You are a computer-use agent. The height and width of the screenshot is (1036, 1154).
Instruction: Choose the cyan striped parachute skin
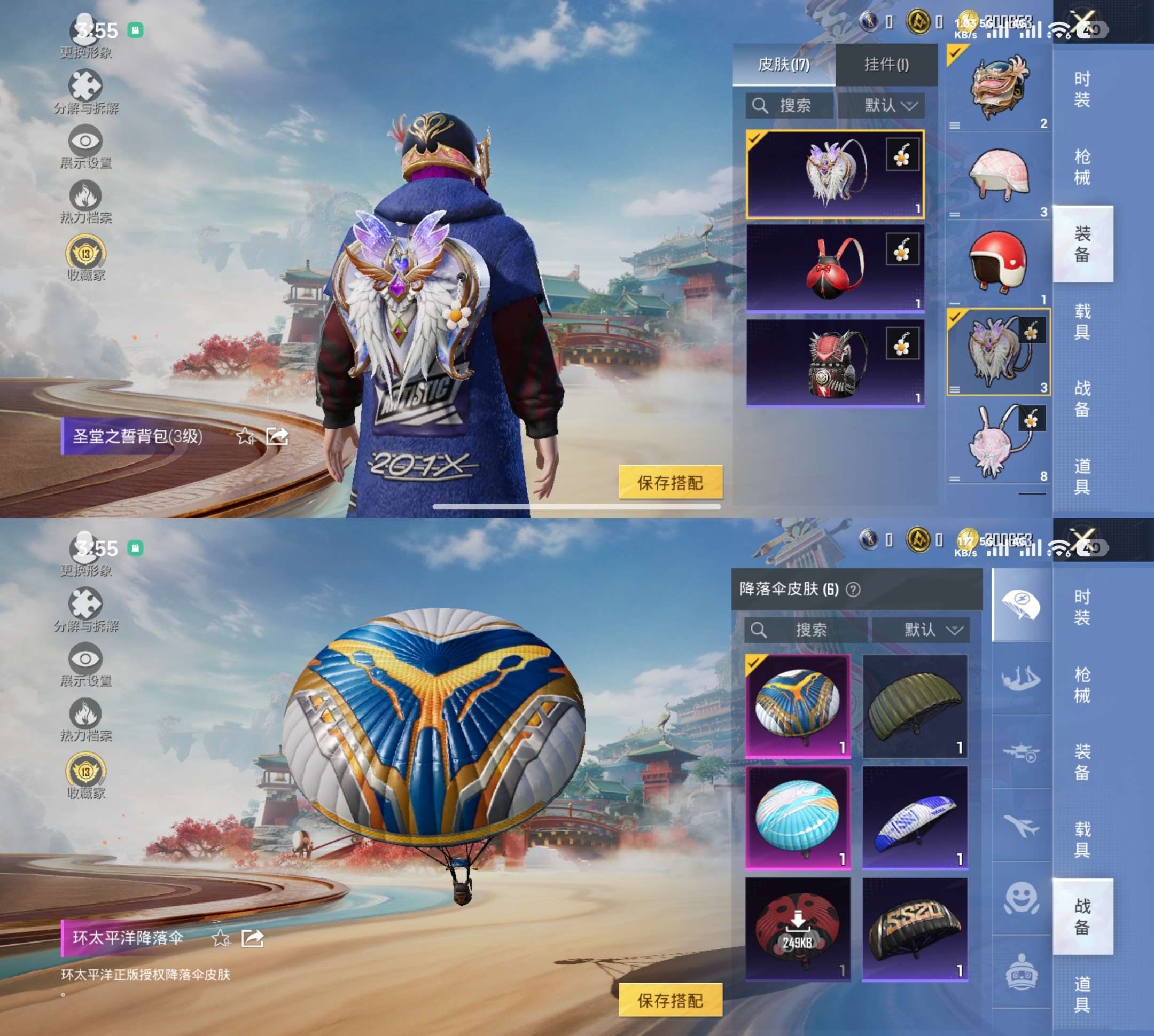(798, 817)
